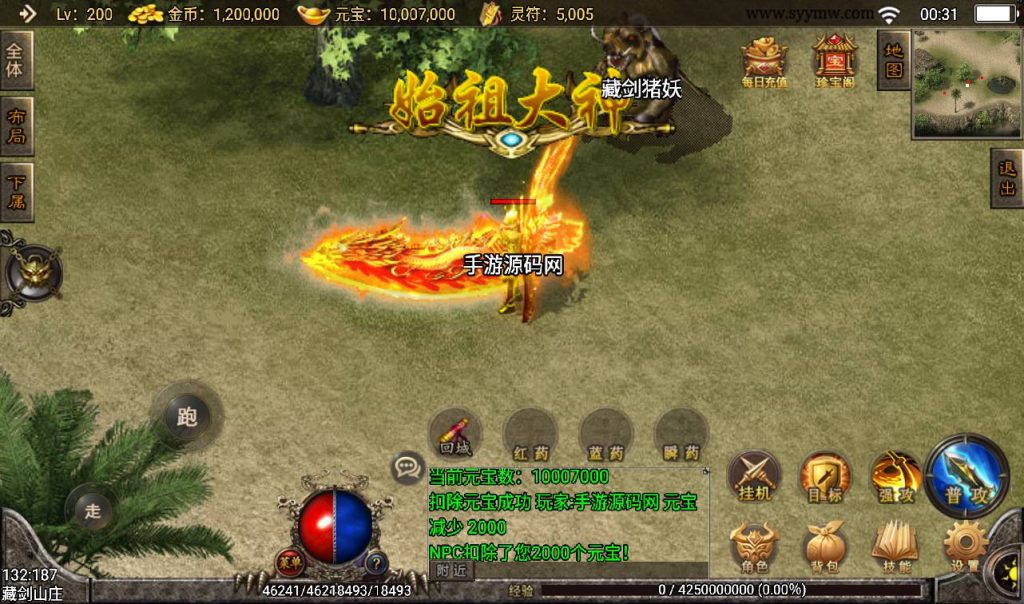Click the minimap thumbnail
This screenshot has height=604, width=1024.
coord(966,84)
